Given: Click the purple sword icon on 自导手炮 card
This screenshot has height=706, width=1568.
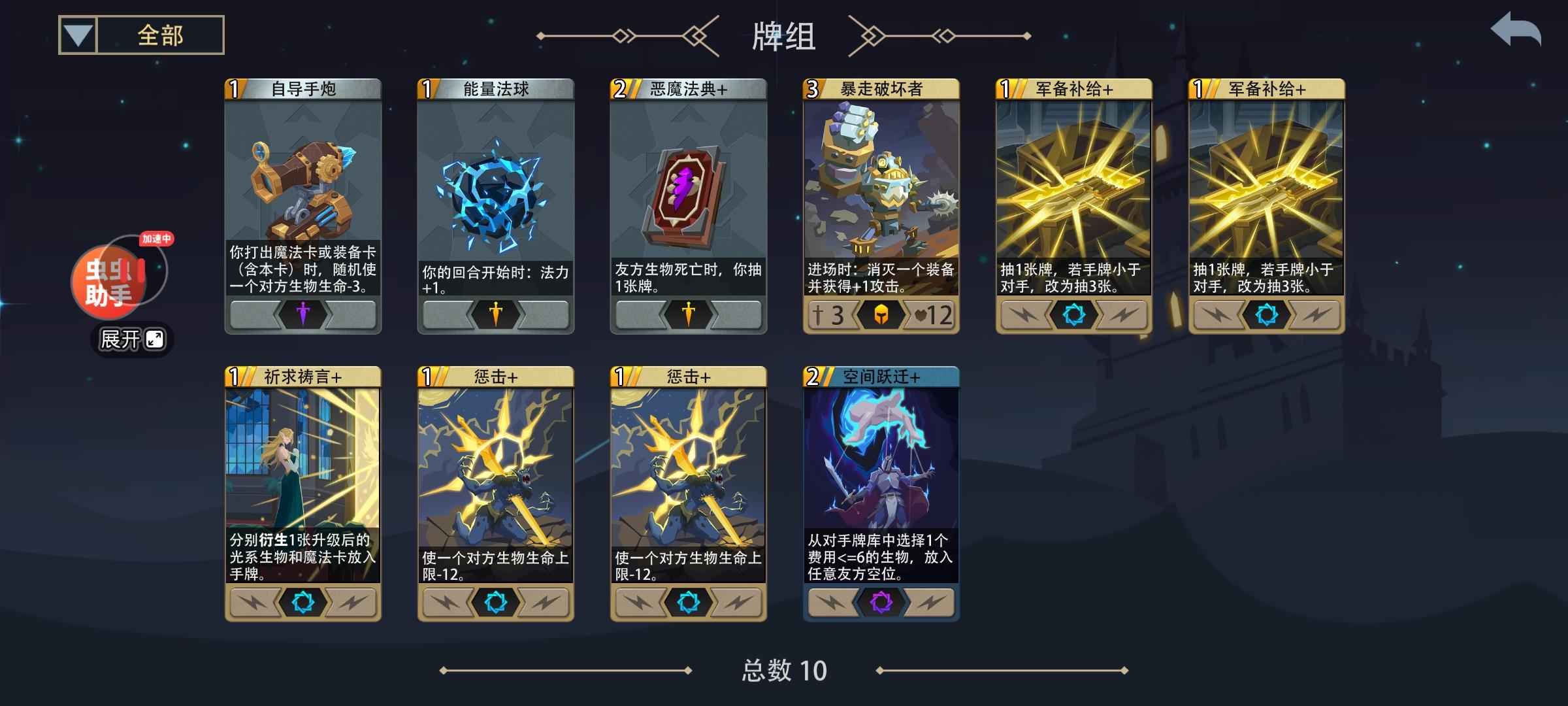Looking at the screenshot, I should [x=302, y=315].
